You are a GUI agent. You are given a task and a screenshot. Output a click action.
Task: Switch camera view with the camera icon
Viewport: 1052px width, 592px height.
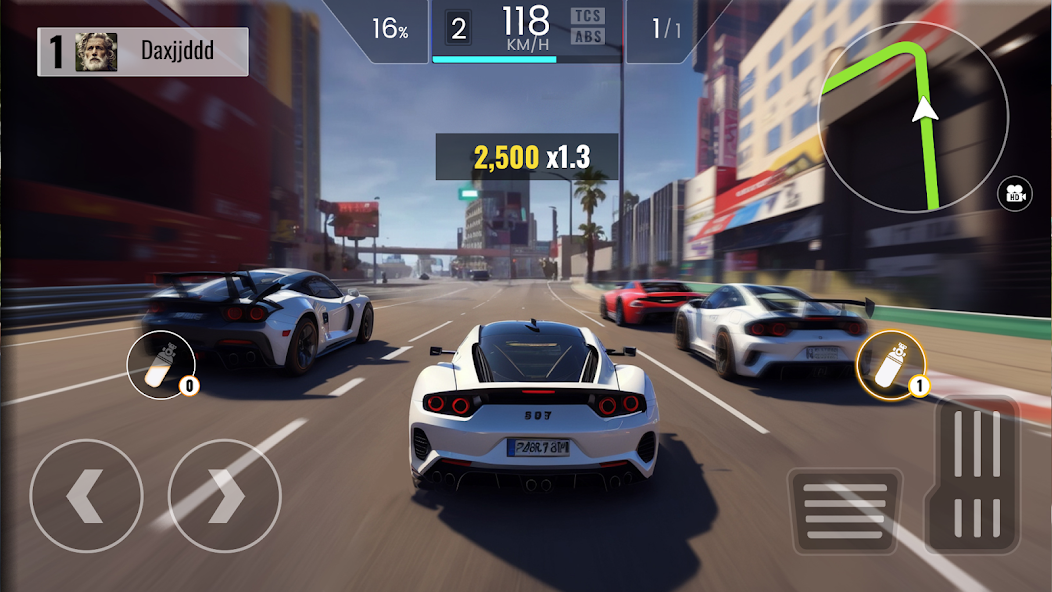point(1018,193)
